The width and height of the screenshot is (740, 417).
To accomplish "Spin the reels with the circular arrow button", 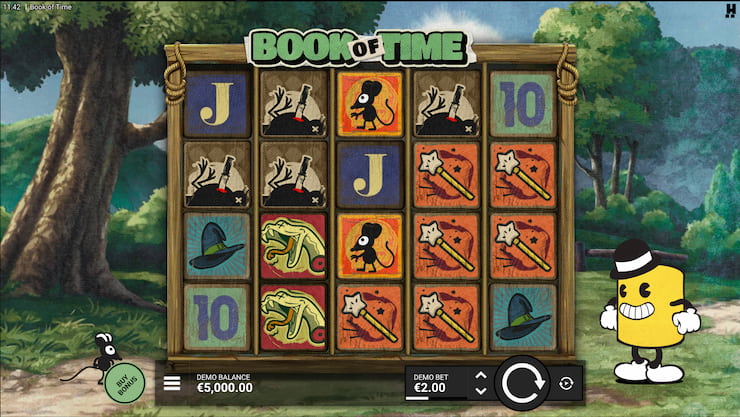I will (522, 383).
